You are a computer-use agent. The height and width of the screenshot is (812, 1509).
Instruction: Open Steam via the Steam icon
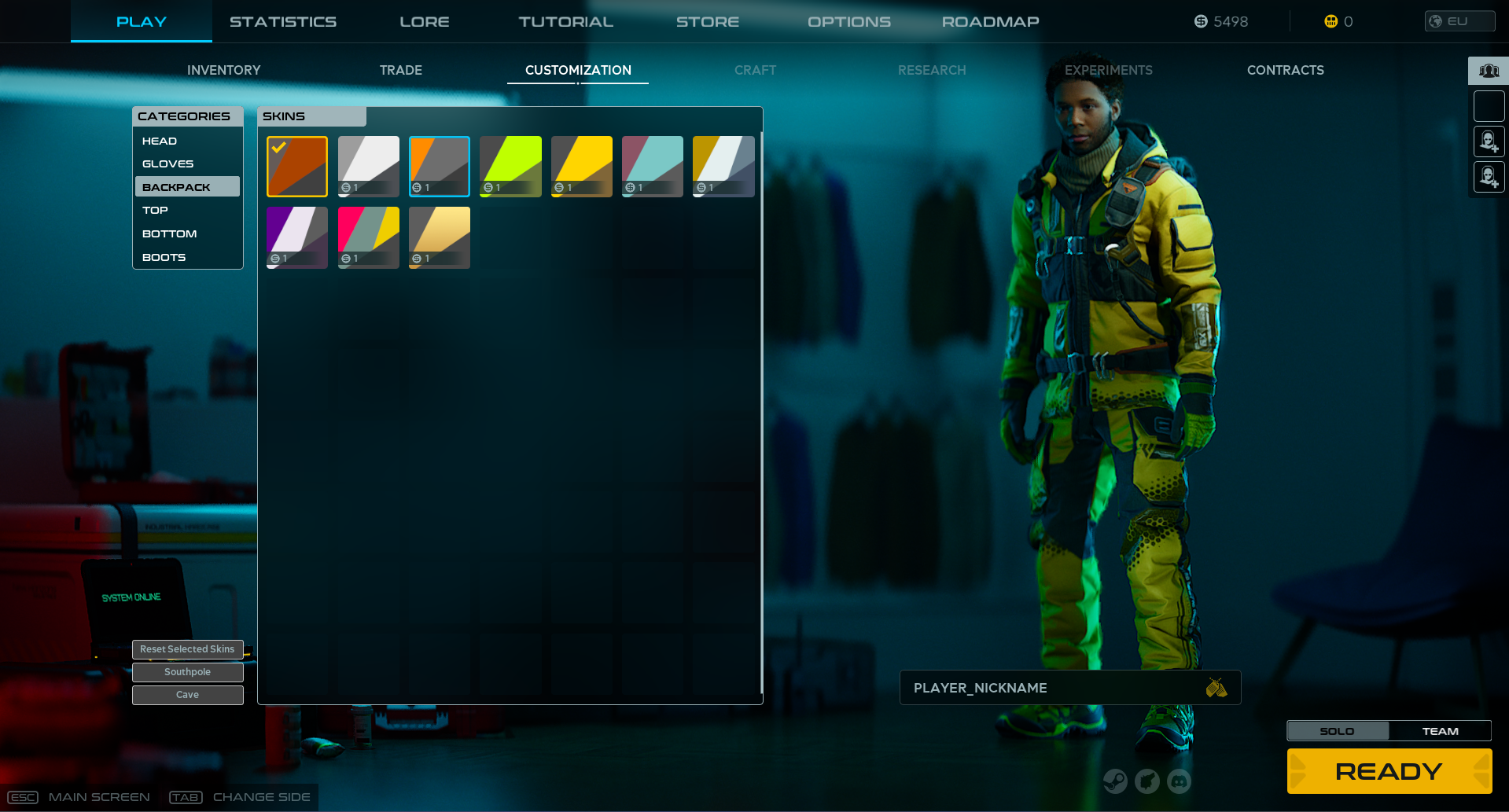[1115, 781]
